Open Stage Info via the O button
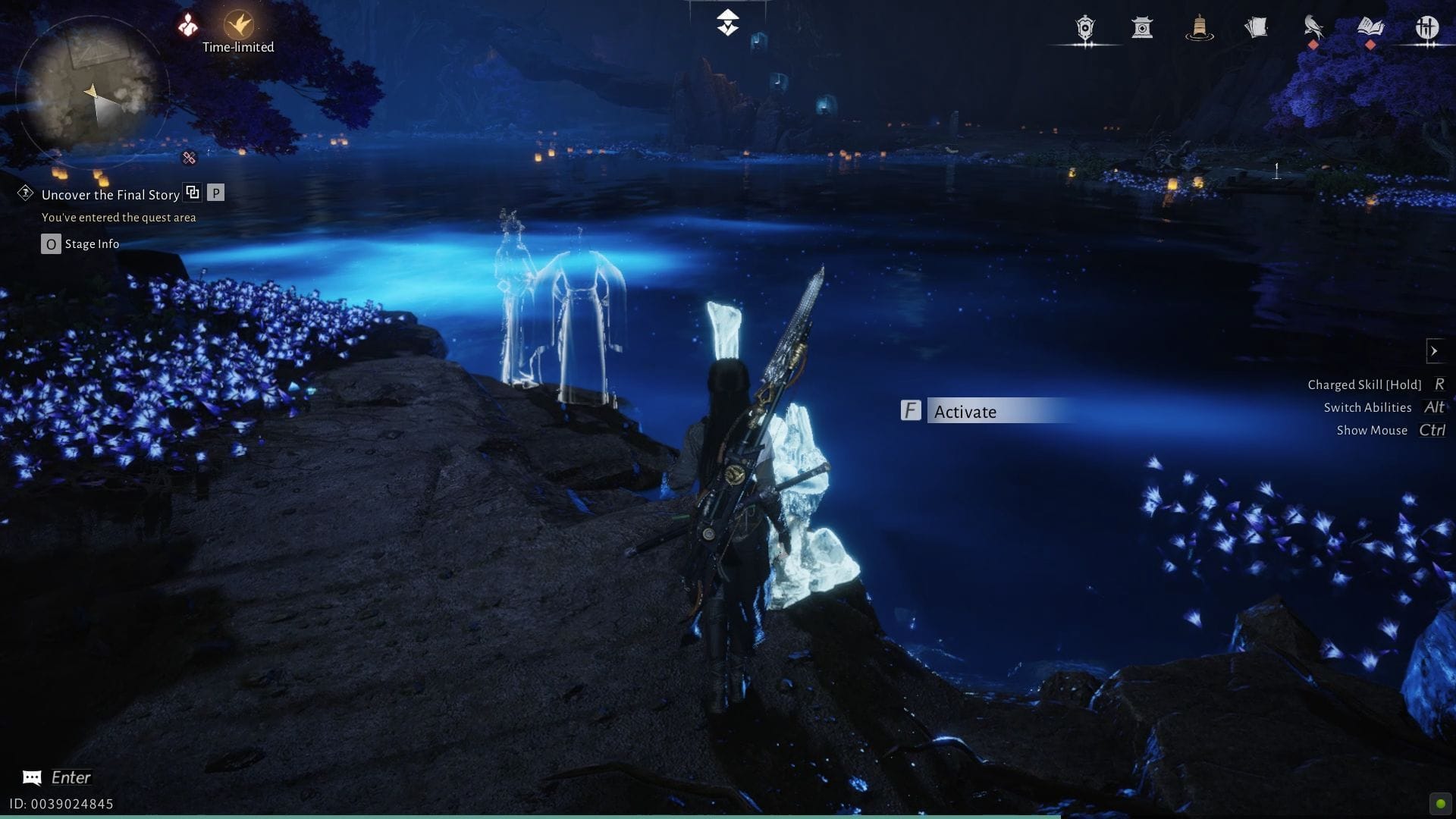The image size is (1456, 819). click(x=50, y=243)
